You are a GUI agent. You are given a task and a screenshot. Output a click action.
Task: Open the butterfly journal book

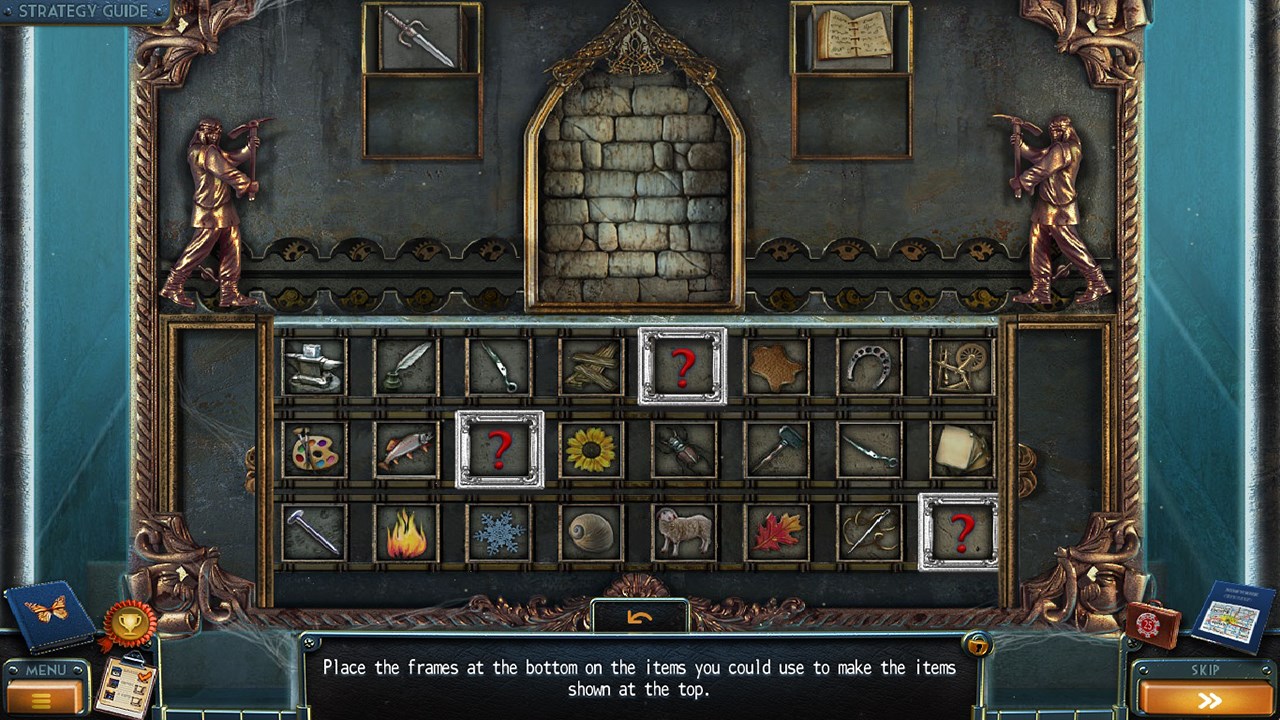click(x=50, y=614)
